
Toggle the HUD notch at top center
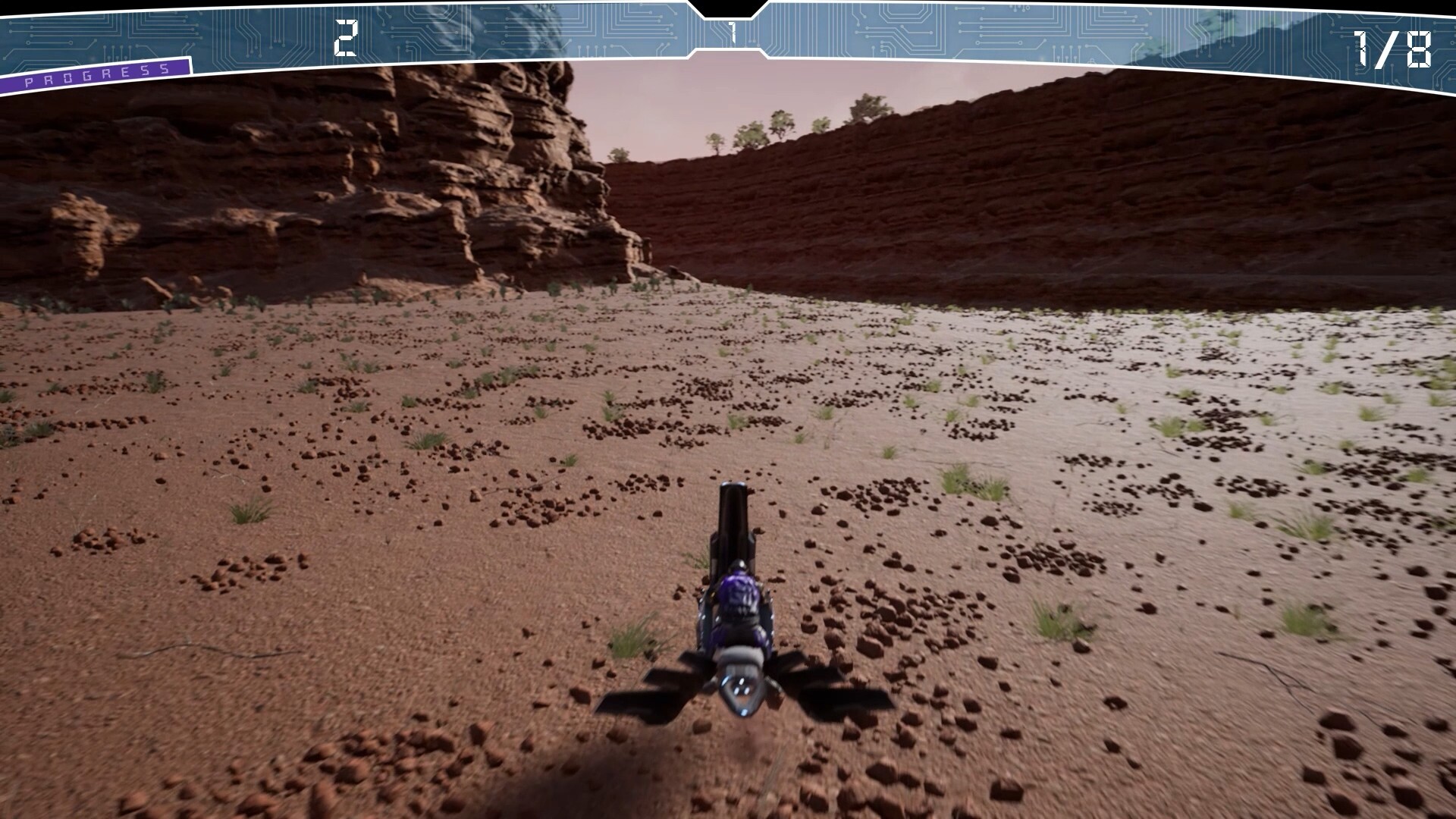tap(728, 9)
